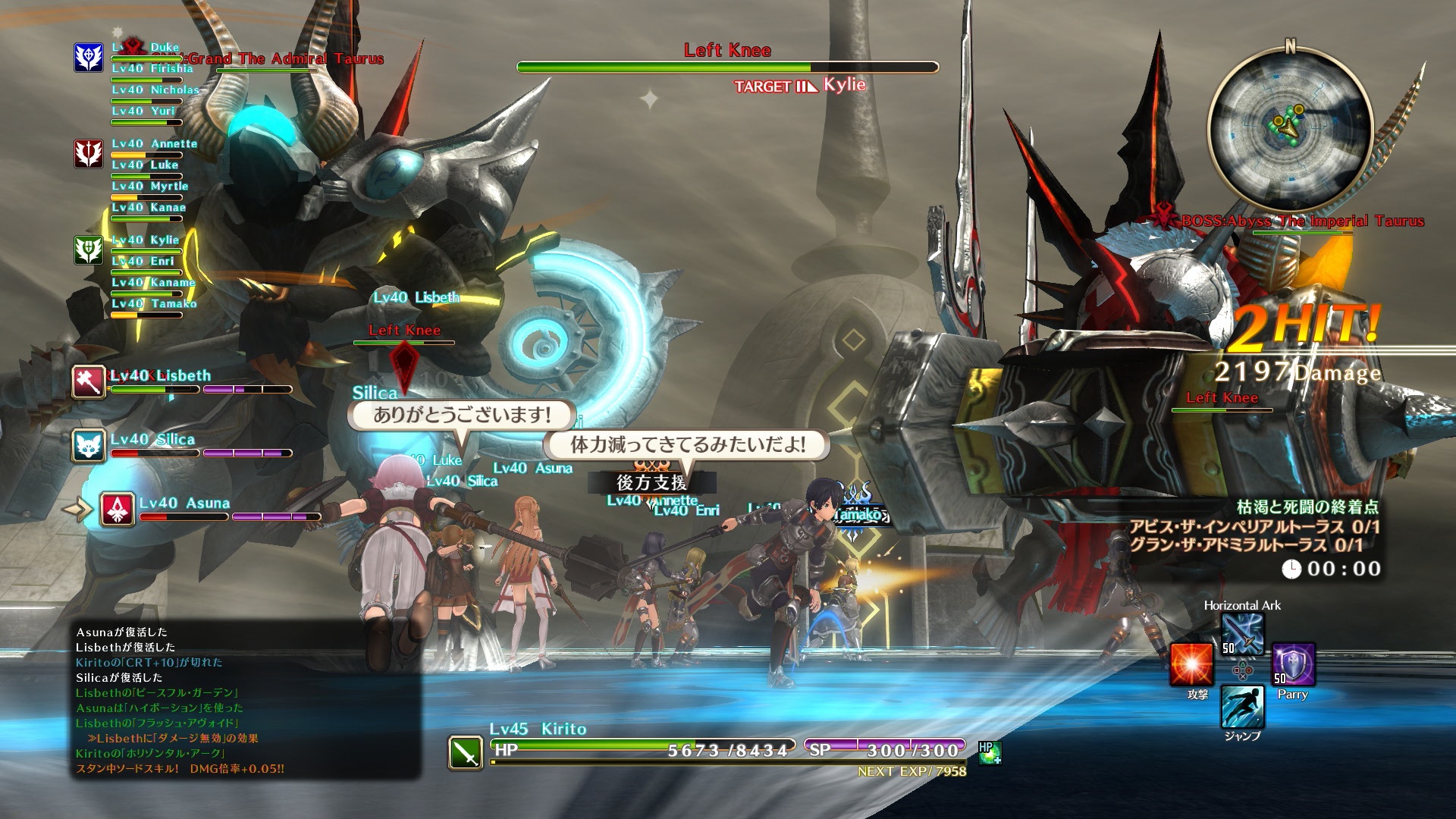This screenshot has width=1456, height=819.
Task: Click Lisbeth's hammer party emblem icon
Action: (88, 382)
